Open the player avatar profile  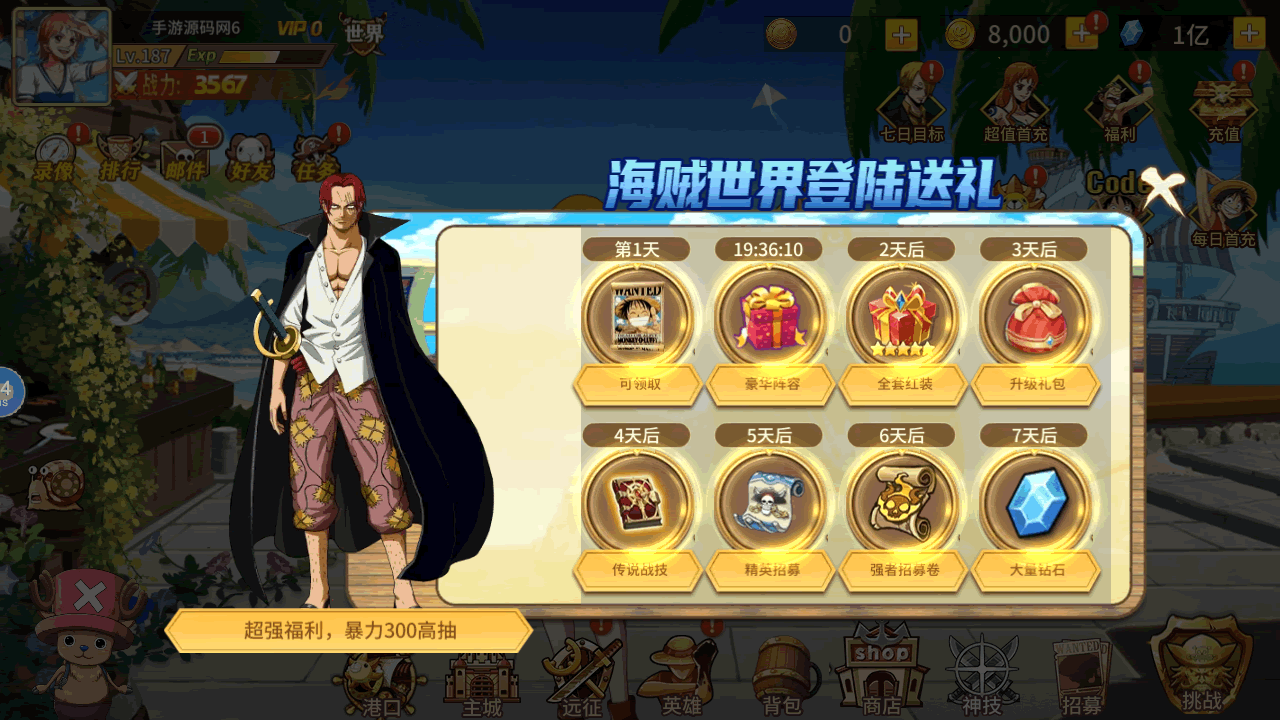[x=62, y=56]
